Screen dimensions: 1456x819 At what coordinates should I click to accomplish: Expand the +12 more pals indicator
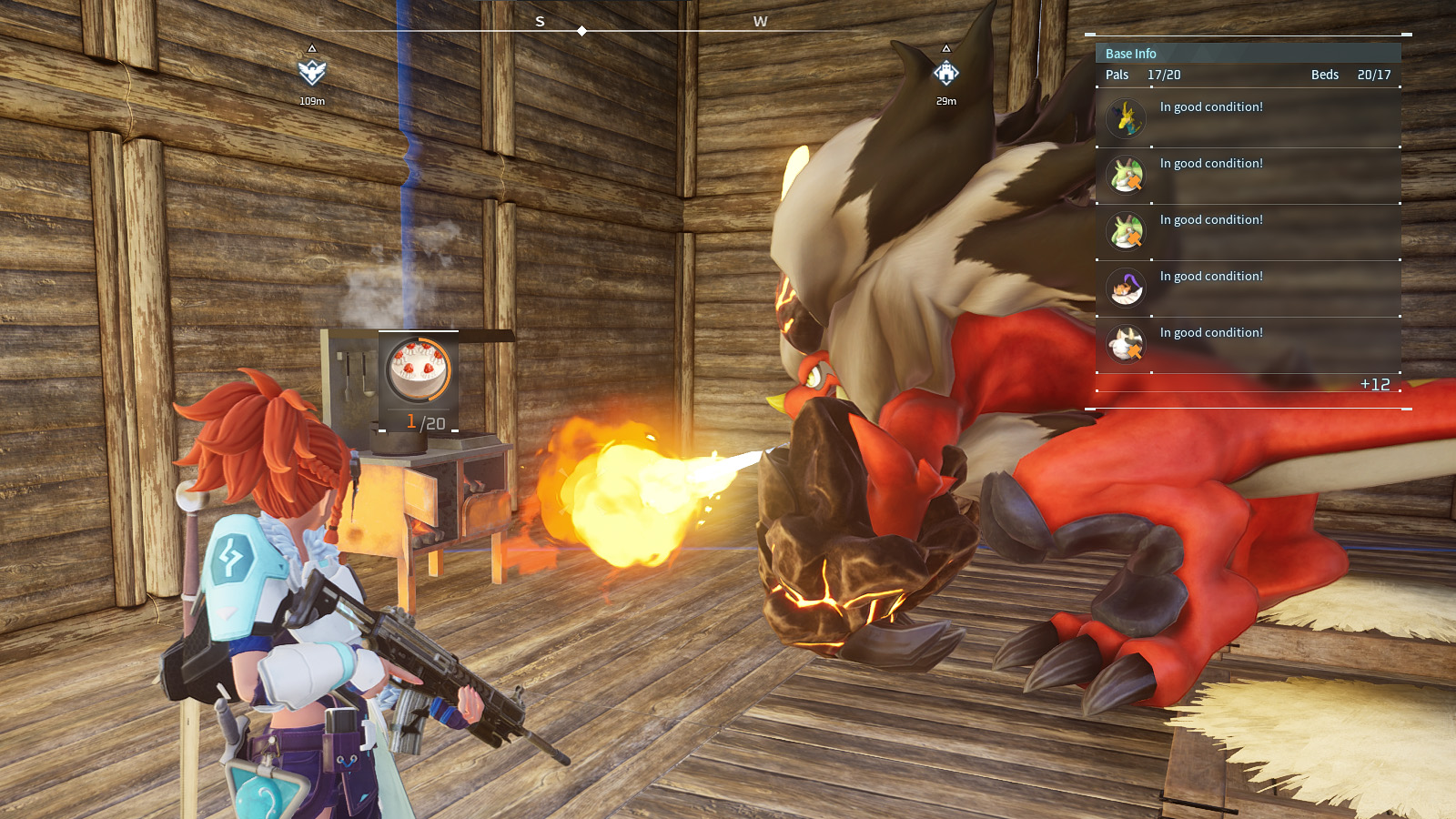pos(1374,385)
